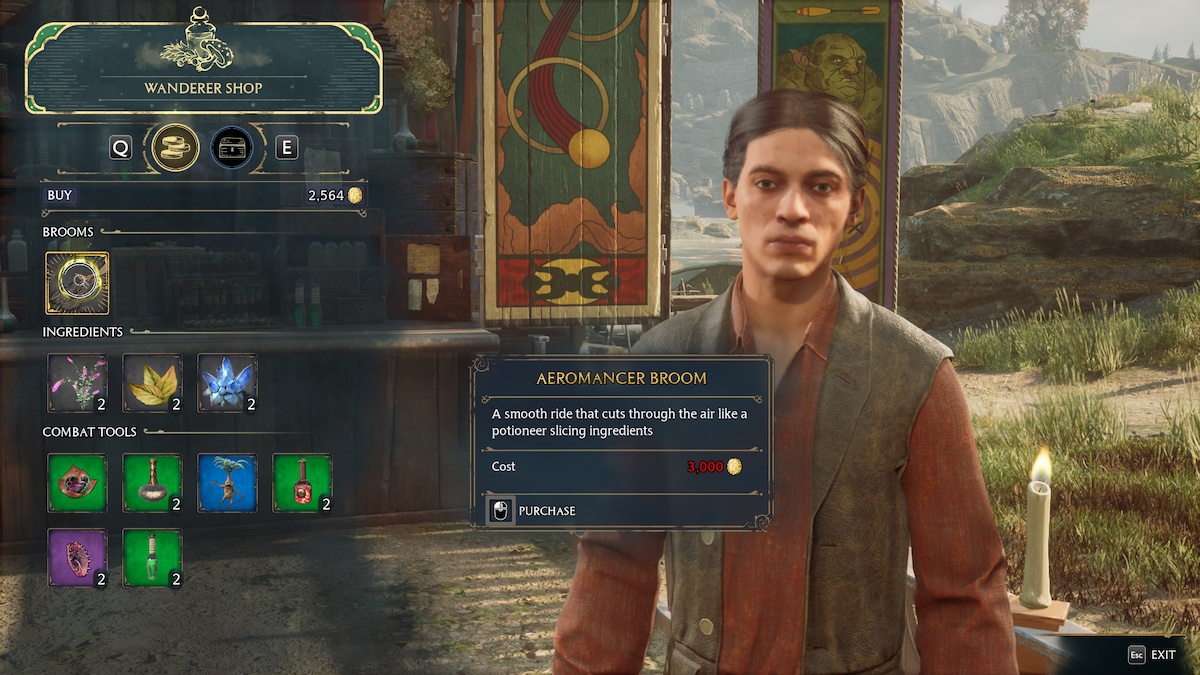The image size is (1200, 675).
Task: Select the yellow leaves ingredient
Action: pos(152,383)
